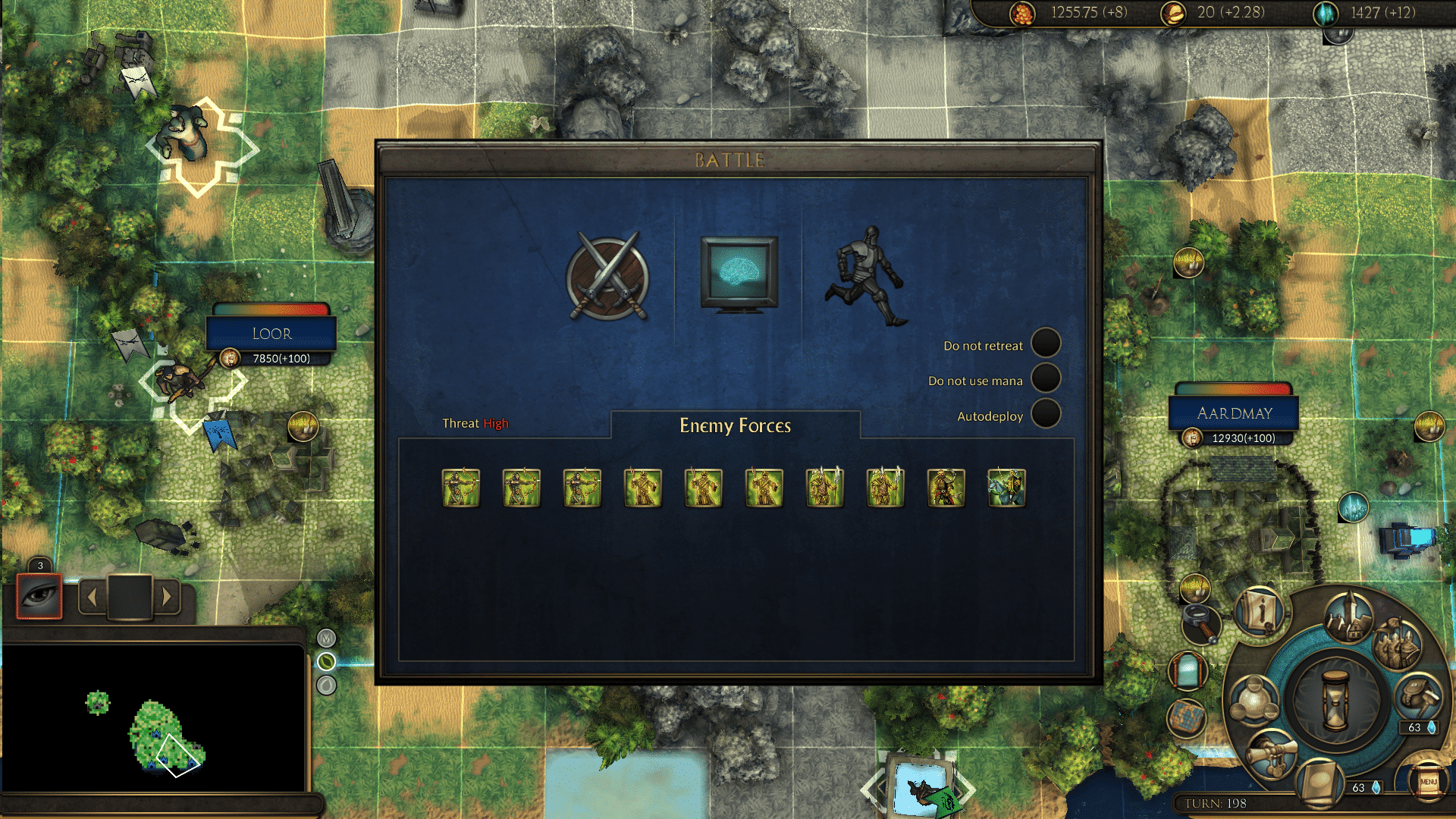Select the next item with right arrow
The image size is (1456, 819).
(x=167, y=598)
